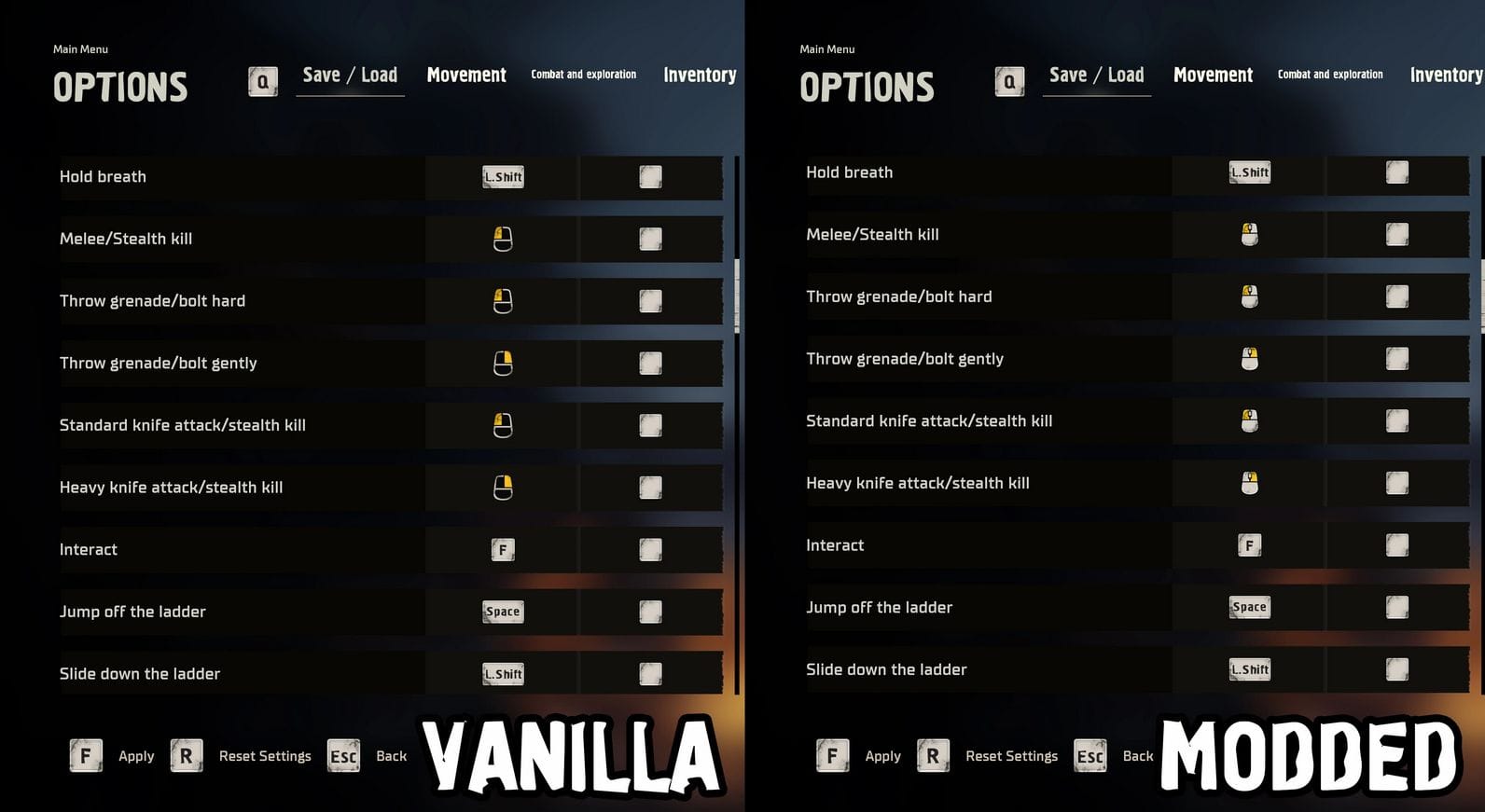Open Save / Load tab in the vanilla panel

(x=350, y=76)
